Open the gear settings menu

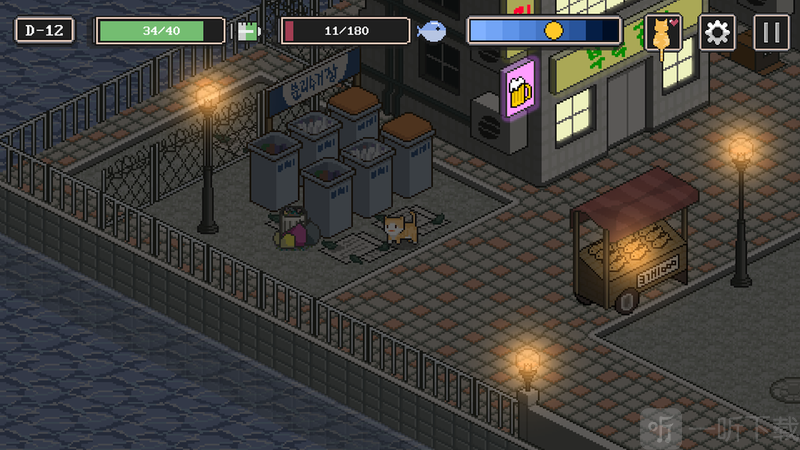coord(716,33)
